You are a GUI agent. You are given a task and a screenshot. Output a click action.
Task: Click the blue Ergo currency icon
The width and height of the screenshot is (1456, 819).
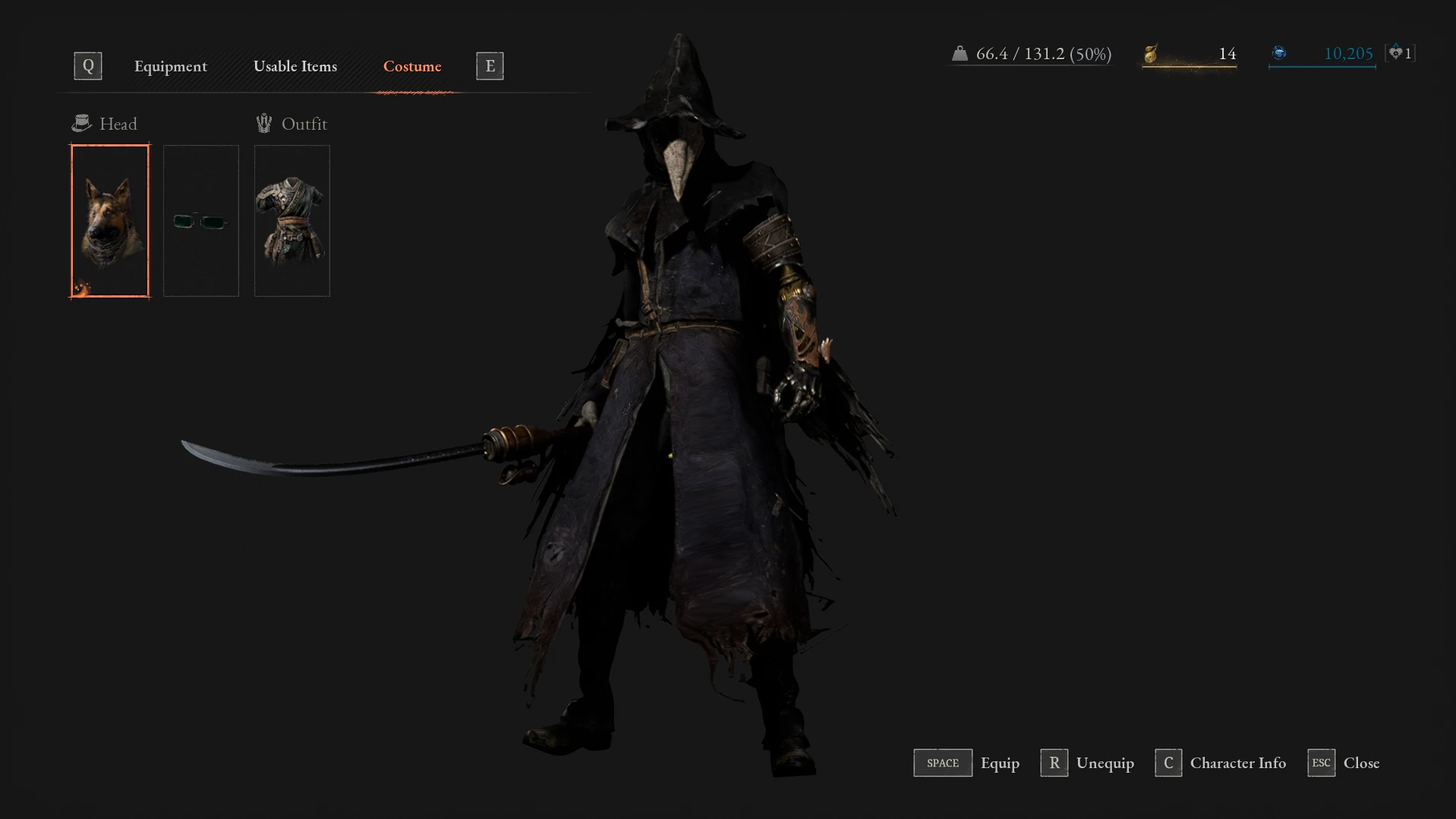coord(1280,53)
